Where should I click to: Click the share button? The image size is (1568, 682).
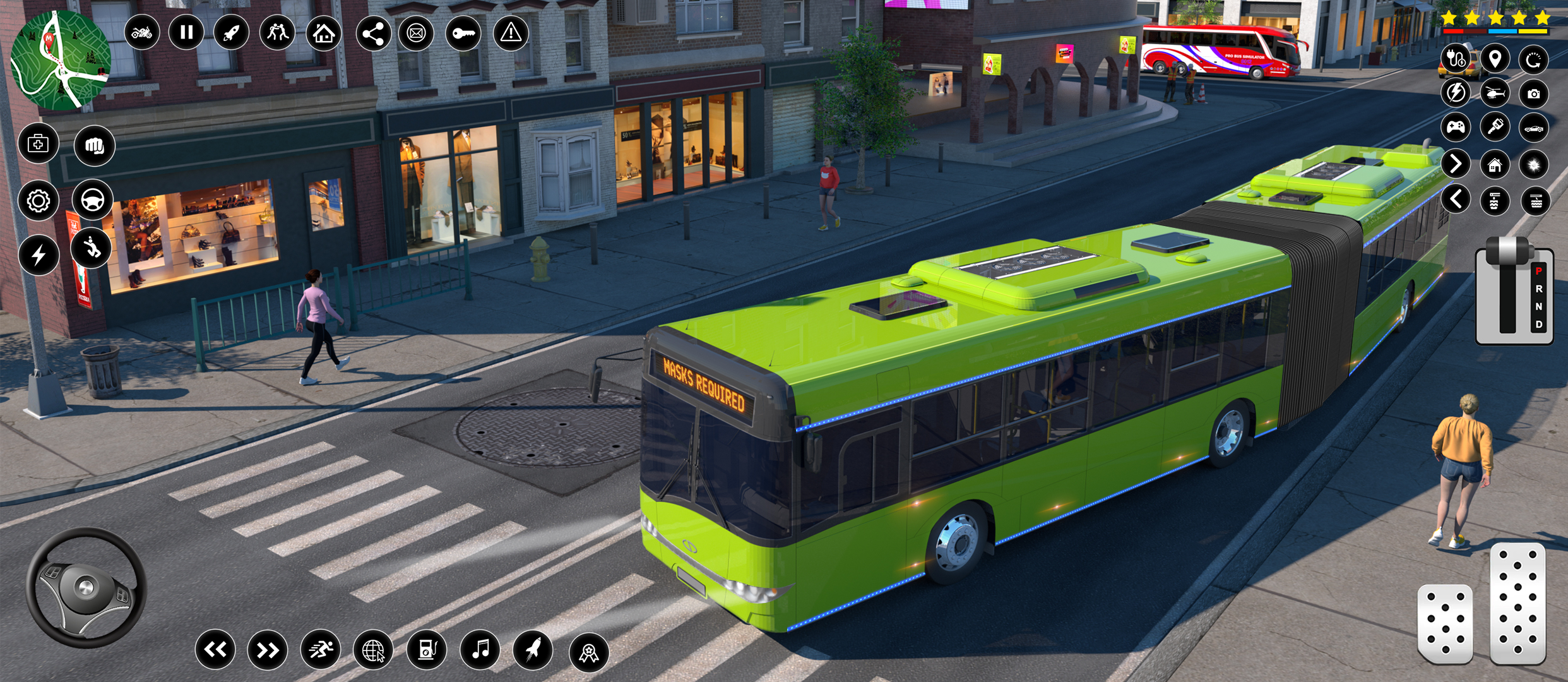click(x=373, y=33)
